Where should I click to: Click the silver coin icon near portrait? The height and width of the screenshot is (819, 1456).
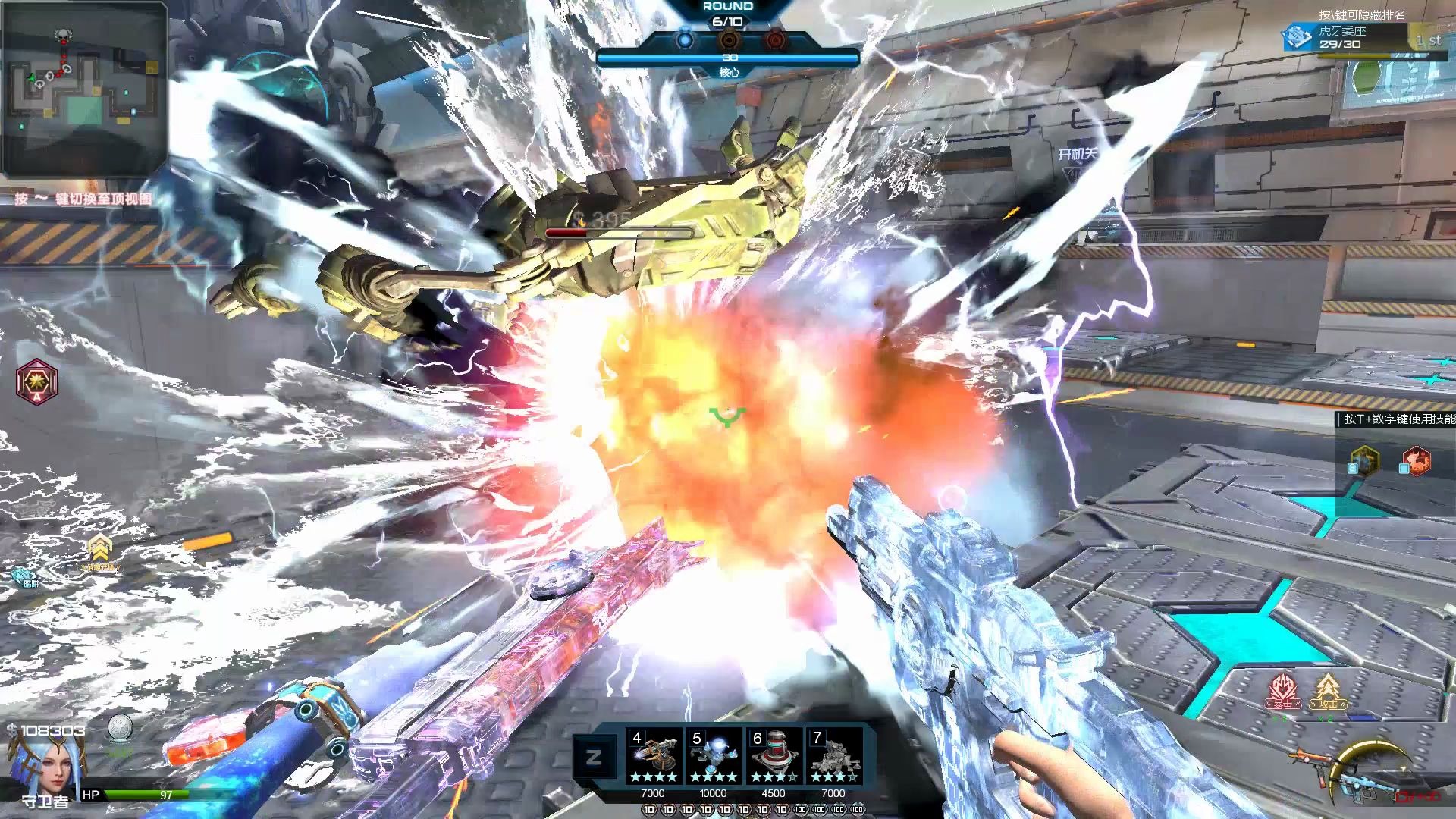[x=120, y=729]
